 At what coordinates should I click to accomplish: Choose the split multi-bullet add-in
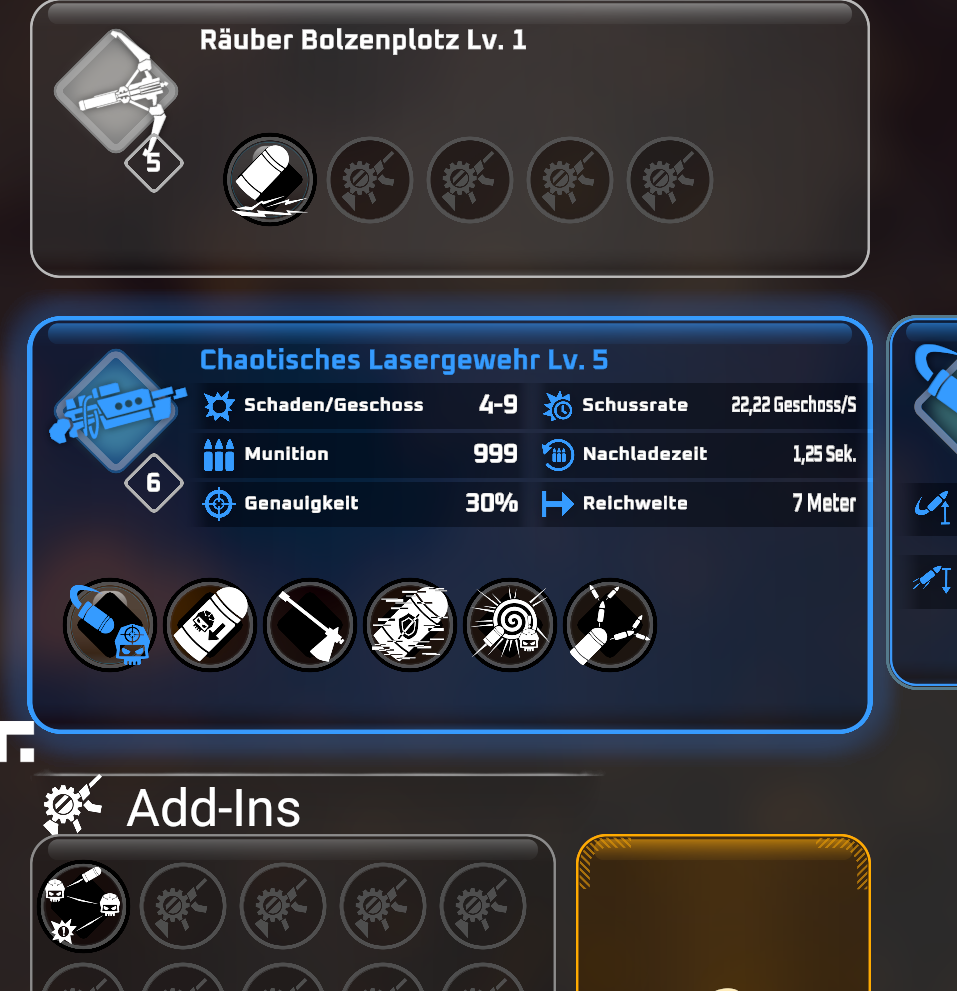[610, 625]
